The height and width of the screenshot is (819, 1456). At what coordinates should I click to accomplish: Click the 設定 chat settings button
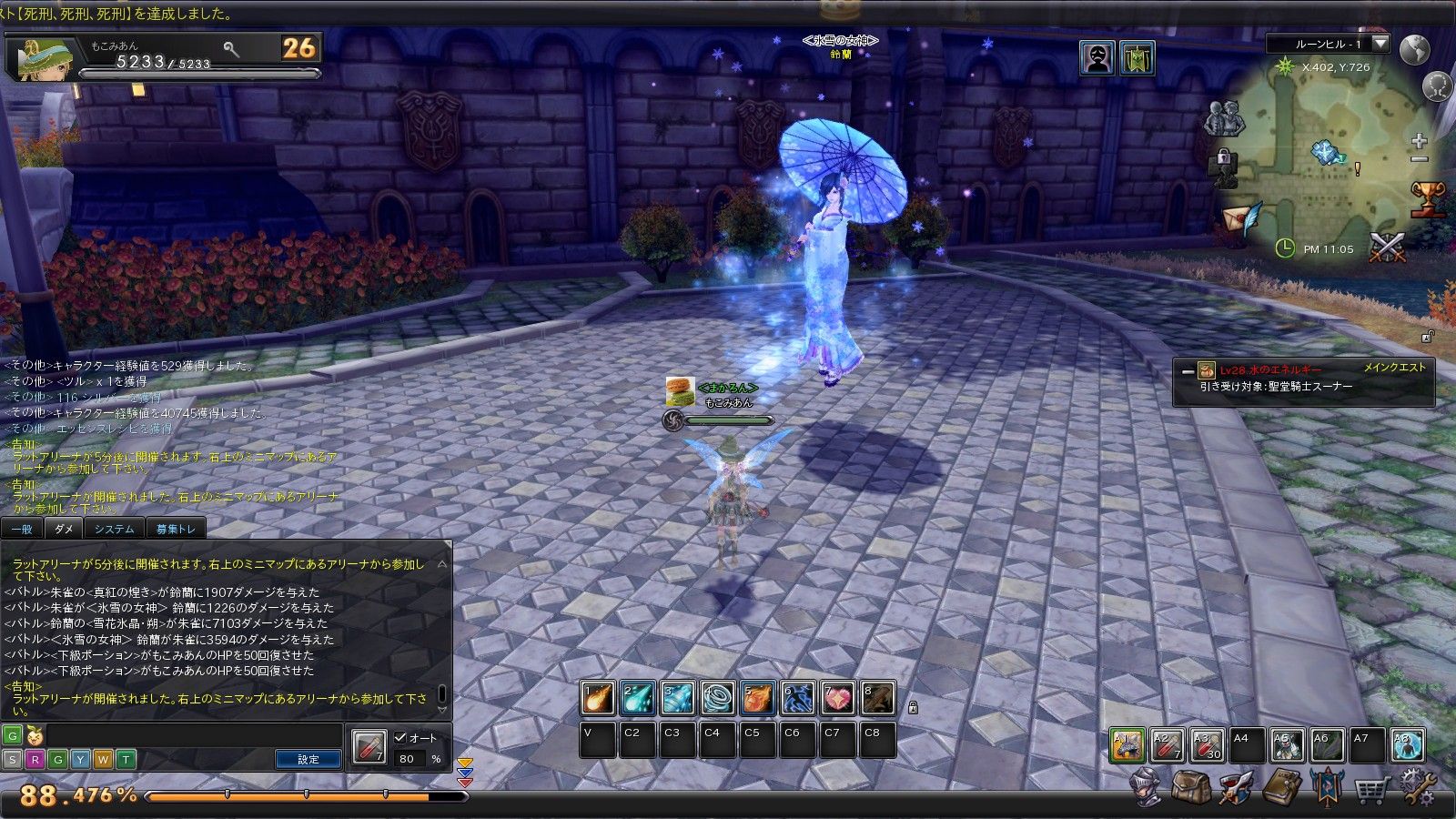[308, 759]
